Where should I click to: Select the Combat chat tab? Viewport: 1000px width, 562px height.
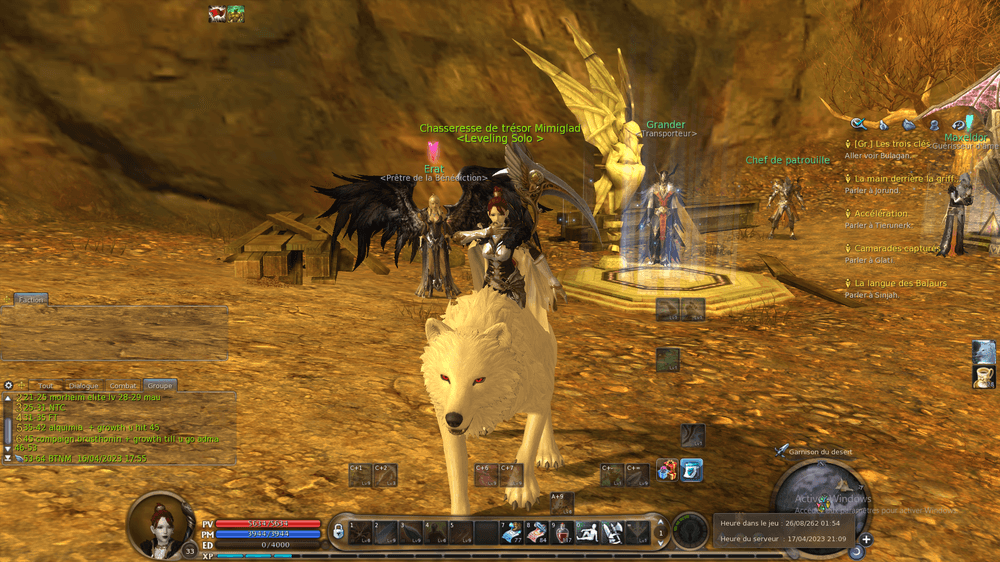click(x=124, y=385)
